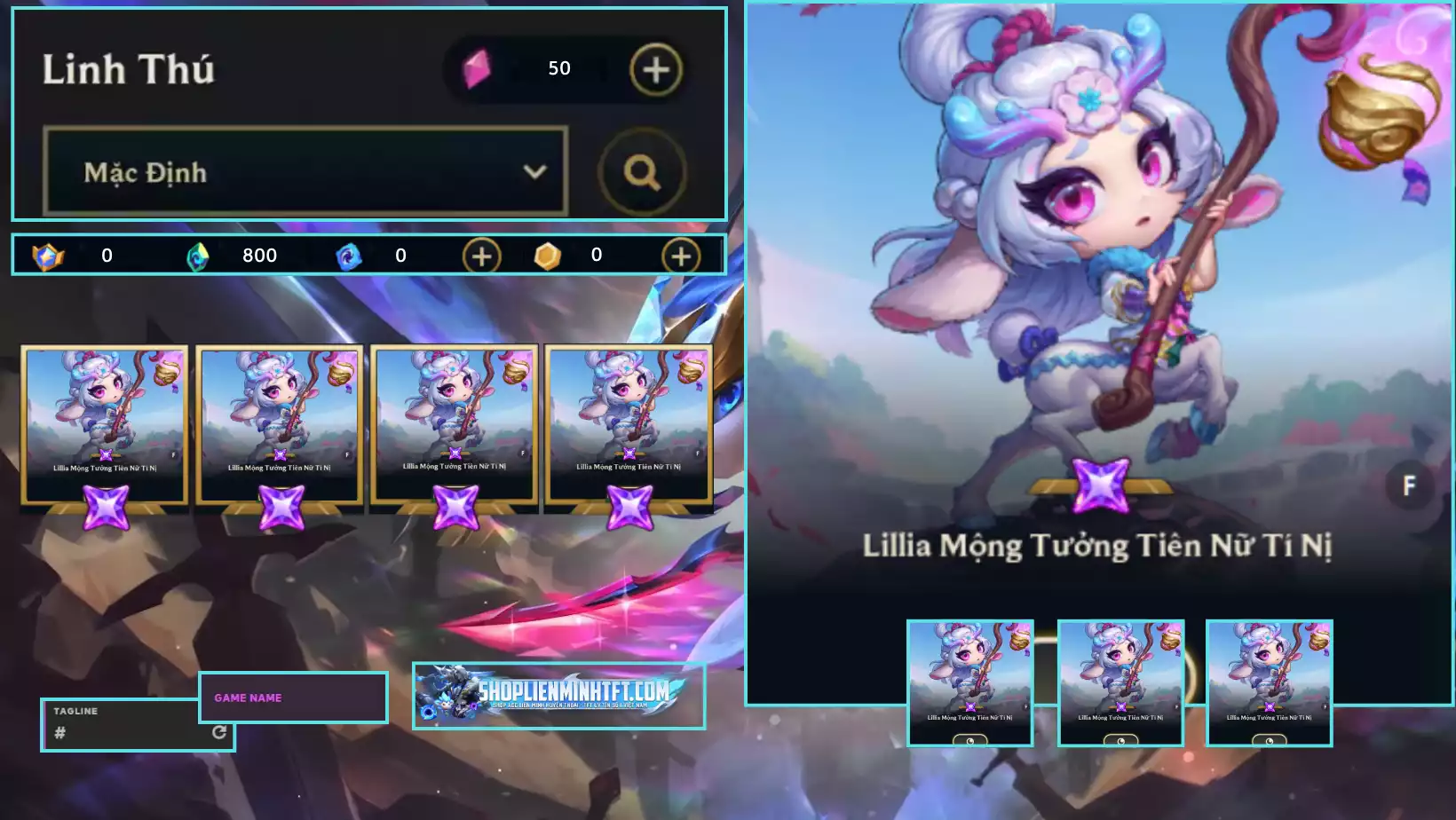
Task: Toggle the clock icon on the rightmost Lillia card
Action: 1270,740
